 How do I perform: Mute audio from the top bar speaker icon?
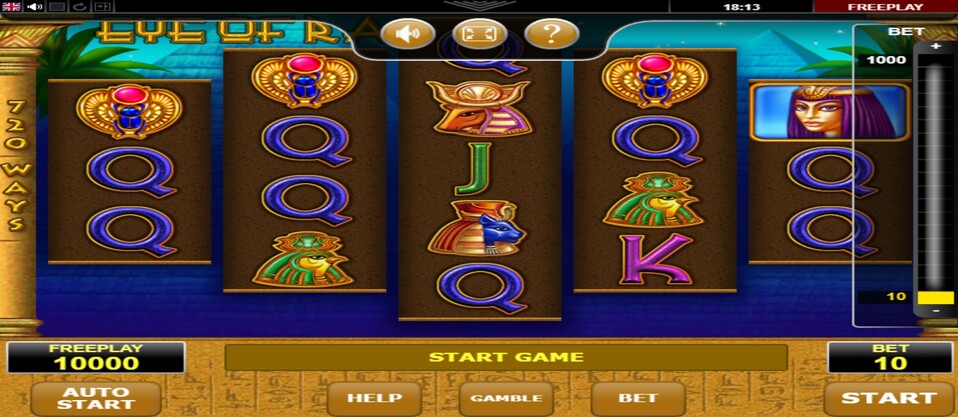click(x=34, y=7)
